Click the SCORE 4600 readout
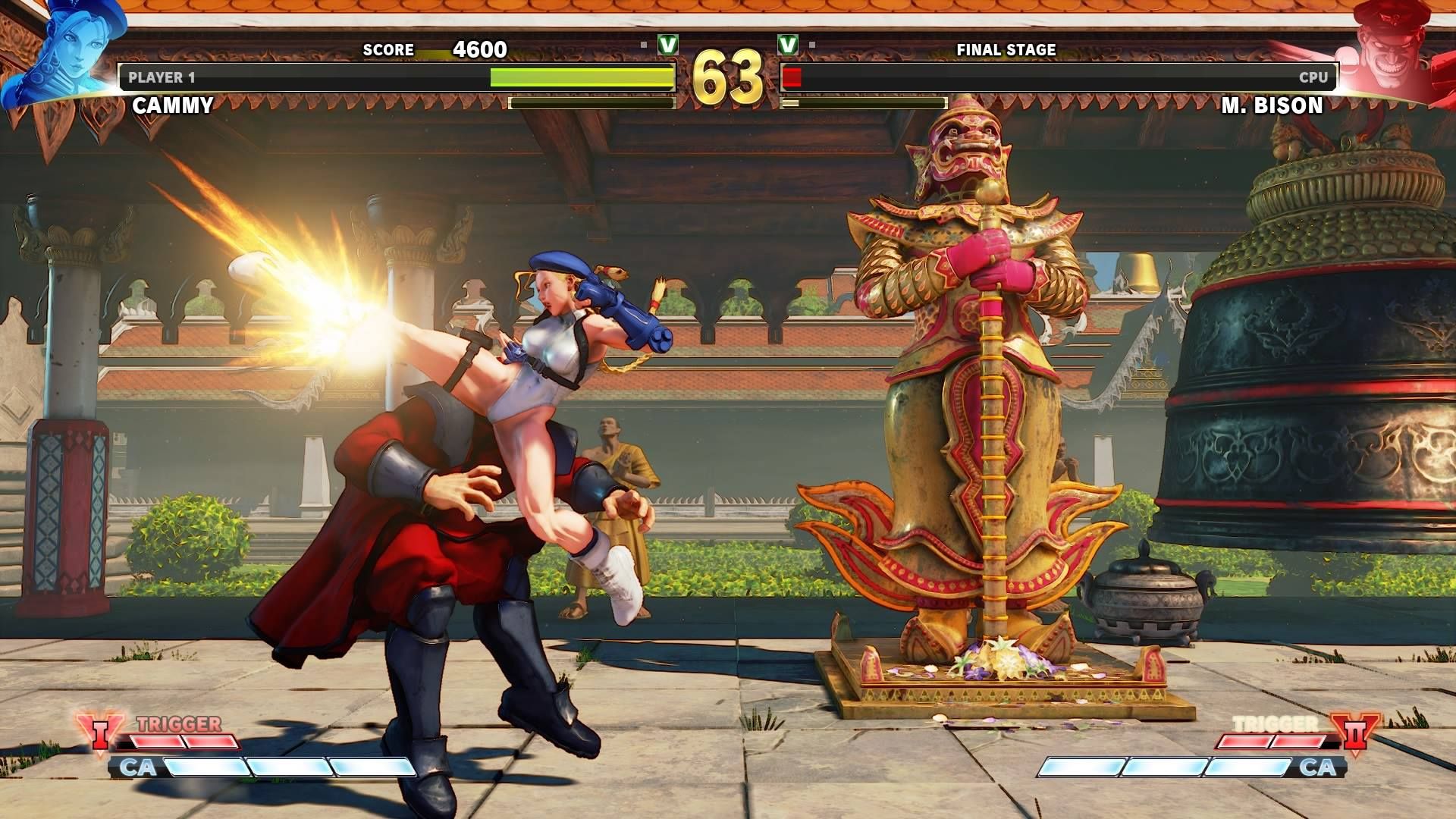The image size is (1456, 819). [436, 51]
